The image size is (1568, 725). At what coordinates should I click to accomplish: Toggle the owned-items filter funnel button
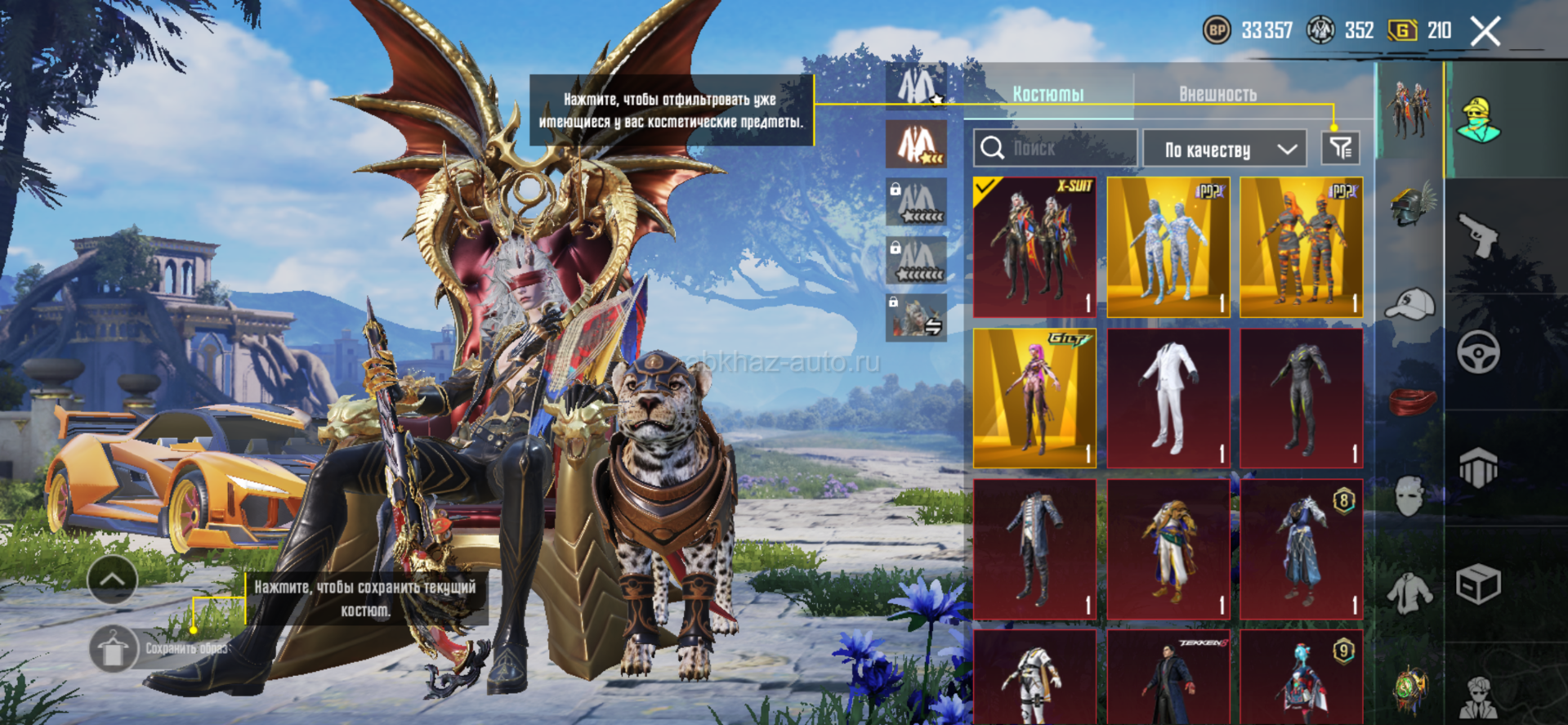[1340, 149]
